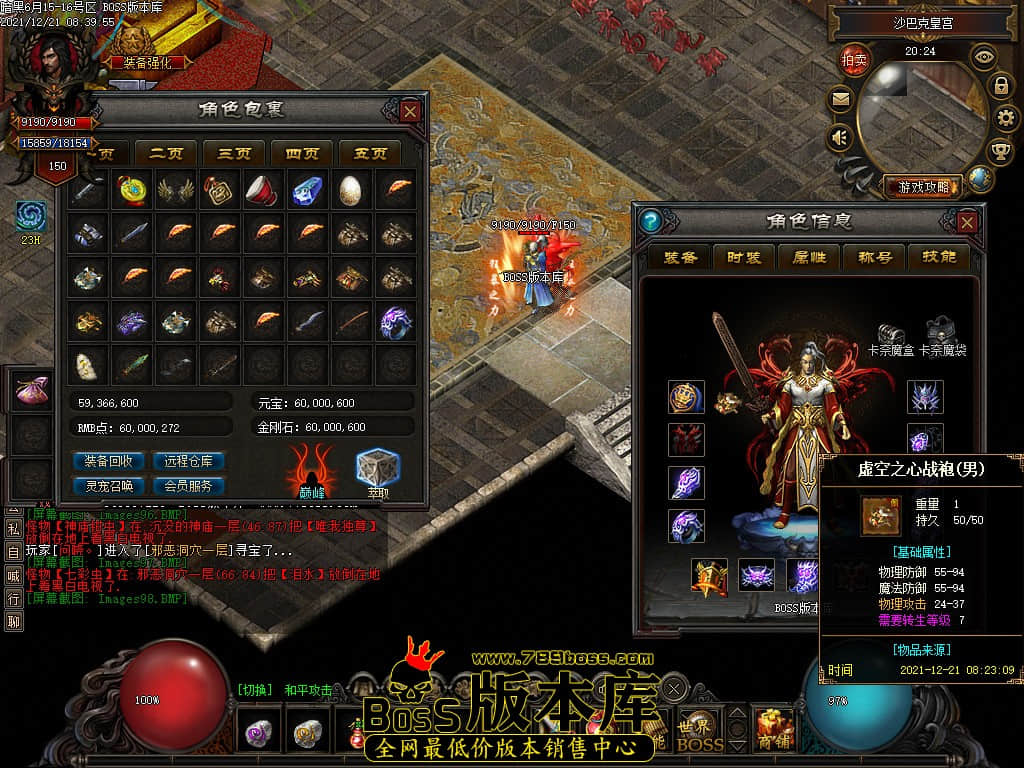Select the blue crystal item in the bag
Image resolution: width=1024 pixels, height=768 pixels.
tap(307, 189)
